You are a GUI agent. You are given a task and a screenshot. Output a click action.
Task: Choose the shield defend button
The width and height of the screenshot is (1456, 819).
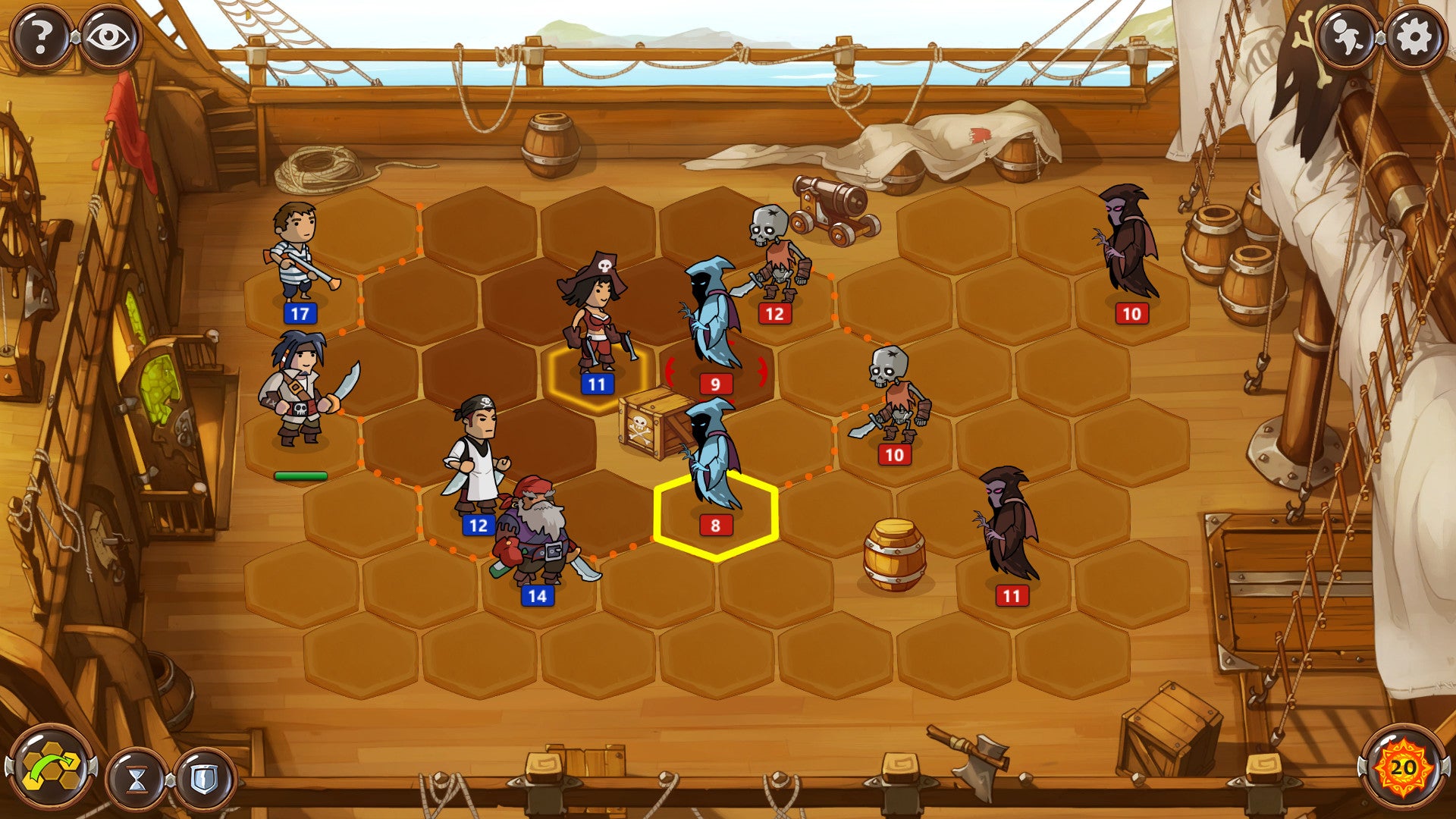(203, 779)
